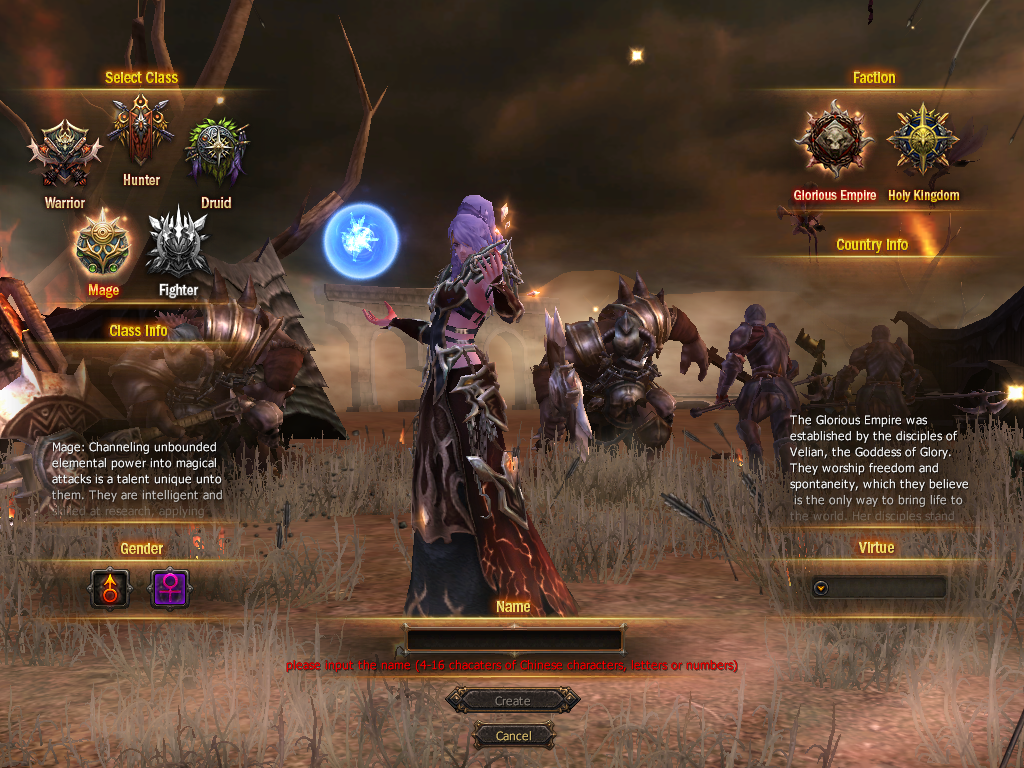Screen dimensions: 1024x768
Task: Create the character
Action: click(x=513, y=701)
